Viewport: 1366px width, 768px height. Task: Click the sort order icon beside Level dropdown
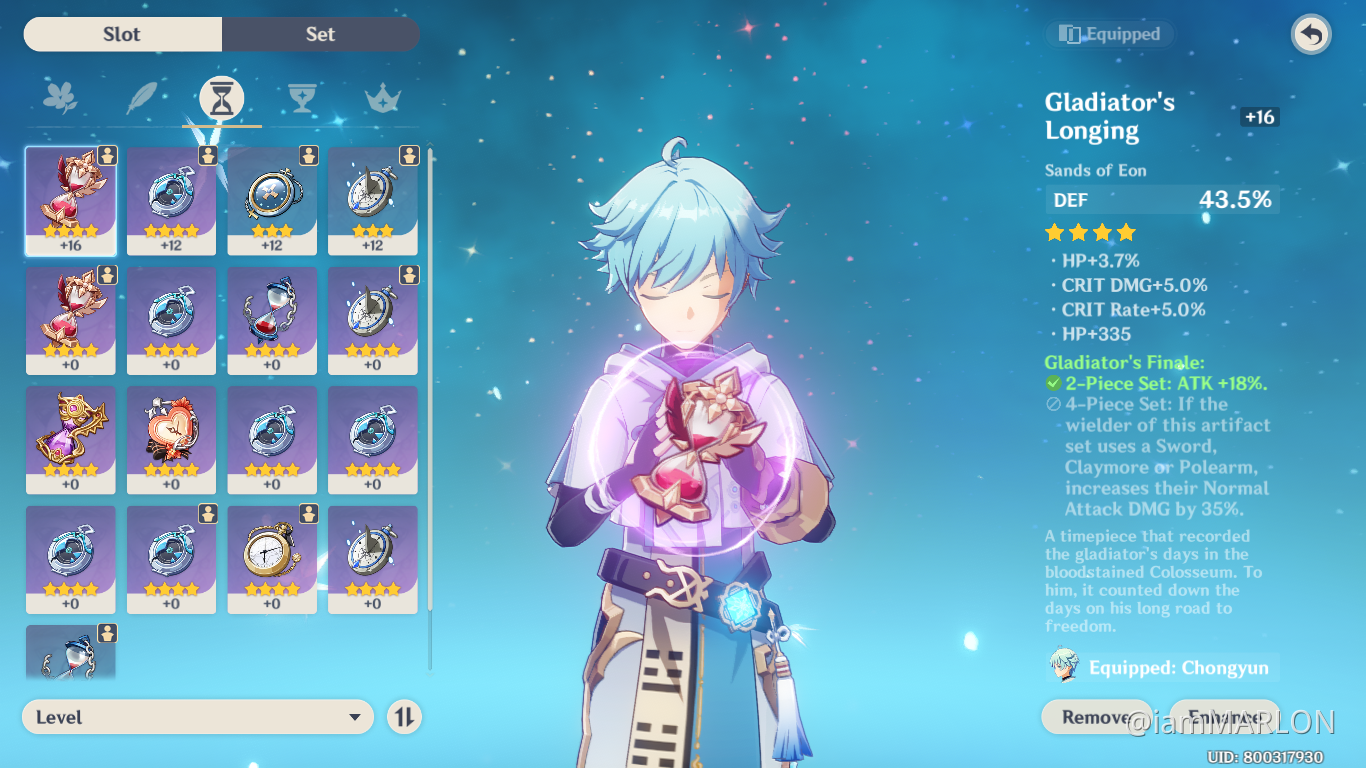(x=404, y=716)
